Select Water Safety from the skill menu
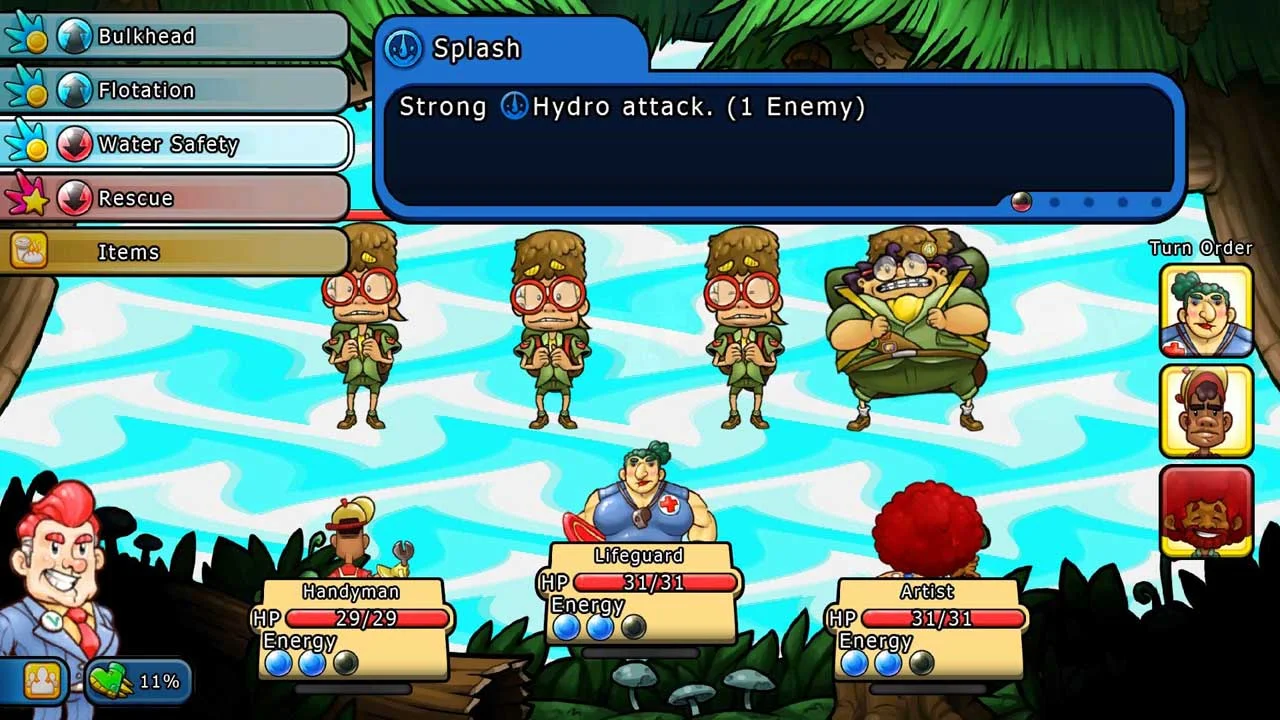This screenshot has width=1280, height=720. coord(168,143)
